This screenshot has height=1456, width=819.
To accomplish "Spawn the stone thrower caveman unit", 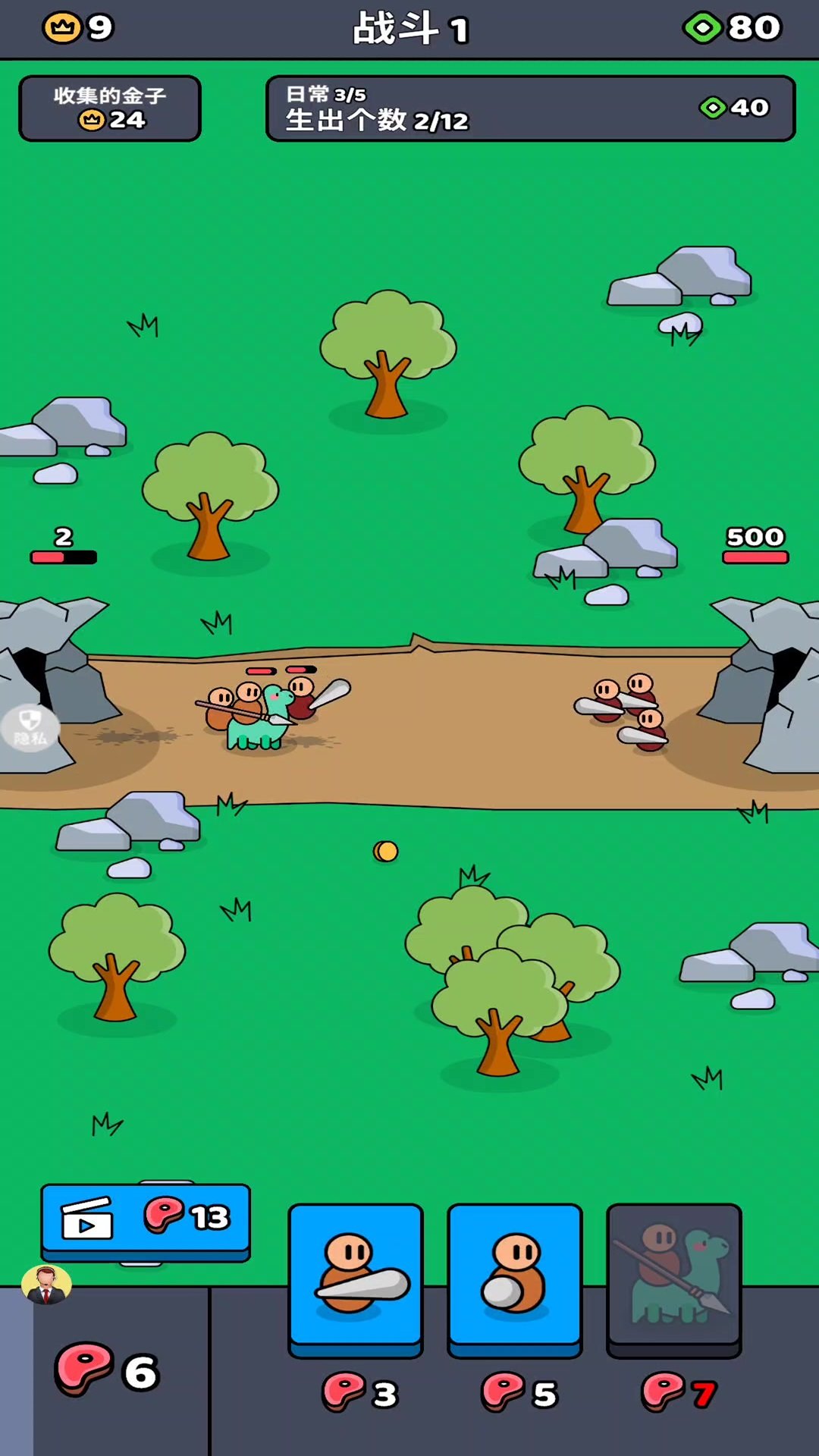I will pos(514,1277).
